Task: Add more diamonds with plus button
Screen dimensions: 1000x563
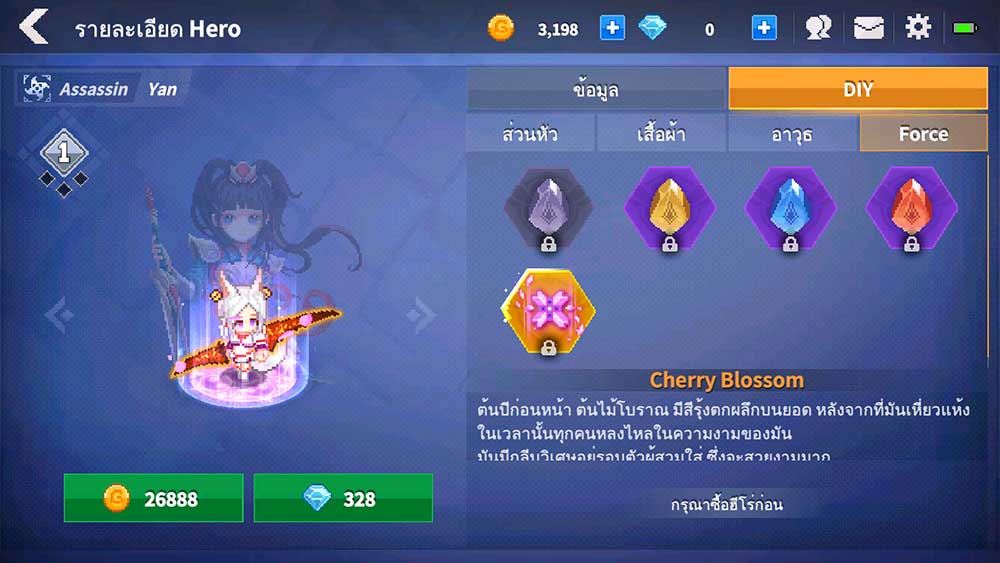Action: [764, 28]
